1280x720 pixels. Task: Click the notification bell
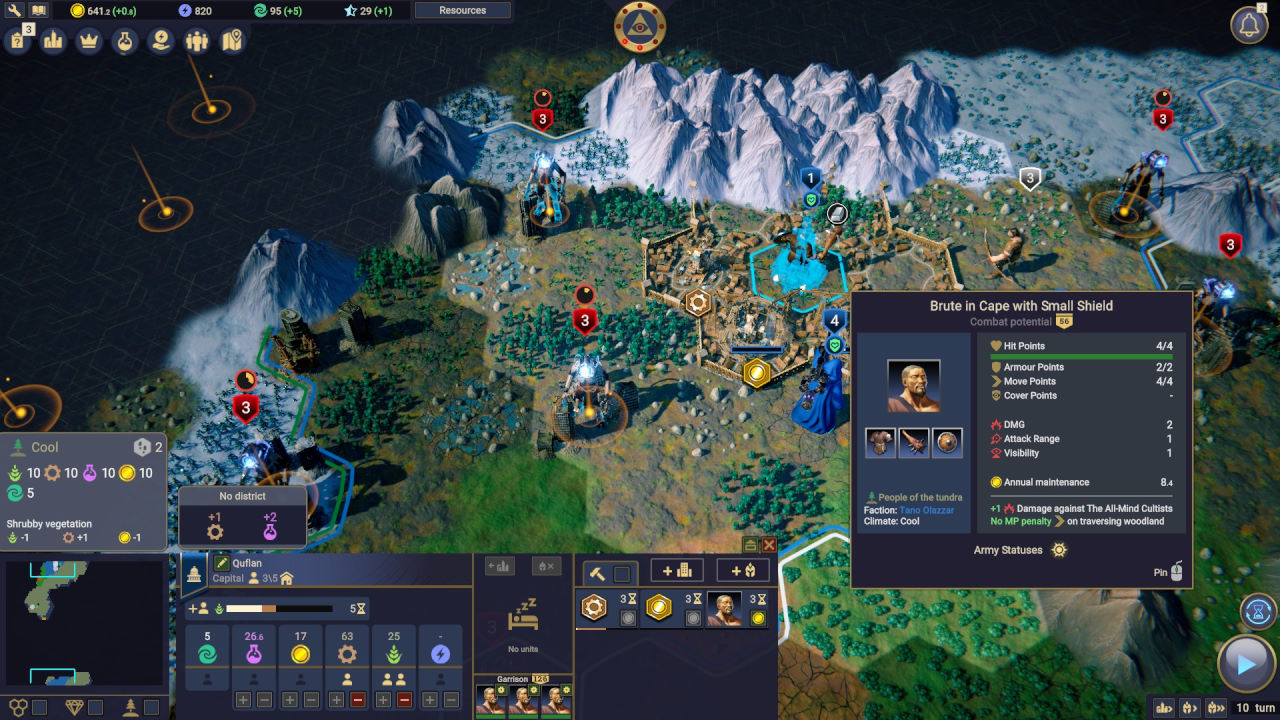1249,26
